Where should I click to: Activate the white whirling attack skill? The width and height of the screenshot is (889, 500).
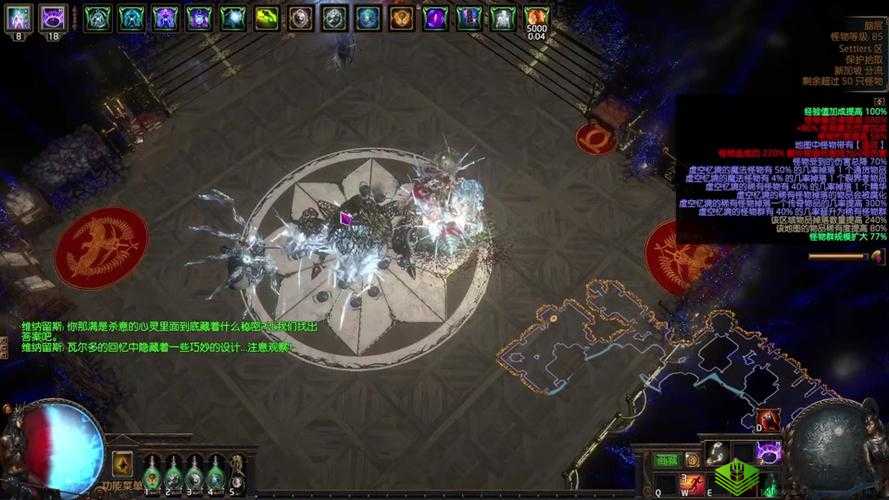(x=717, y=453)
